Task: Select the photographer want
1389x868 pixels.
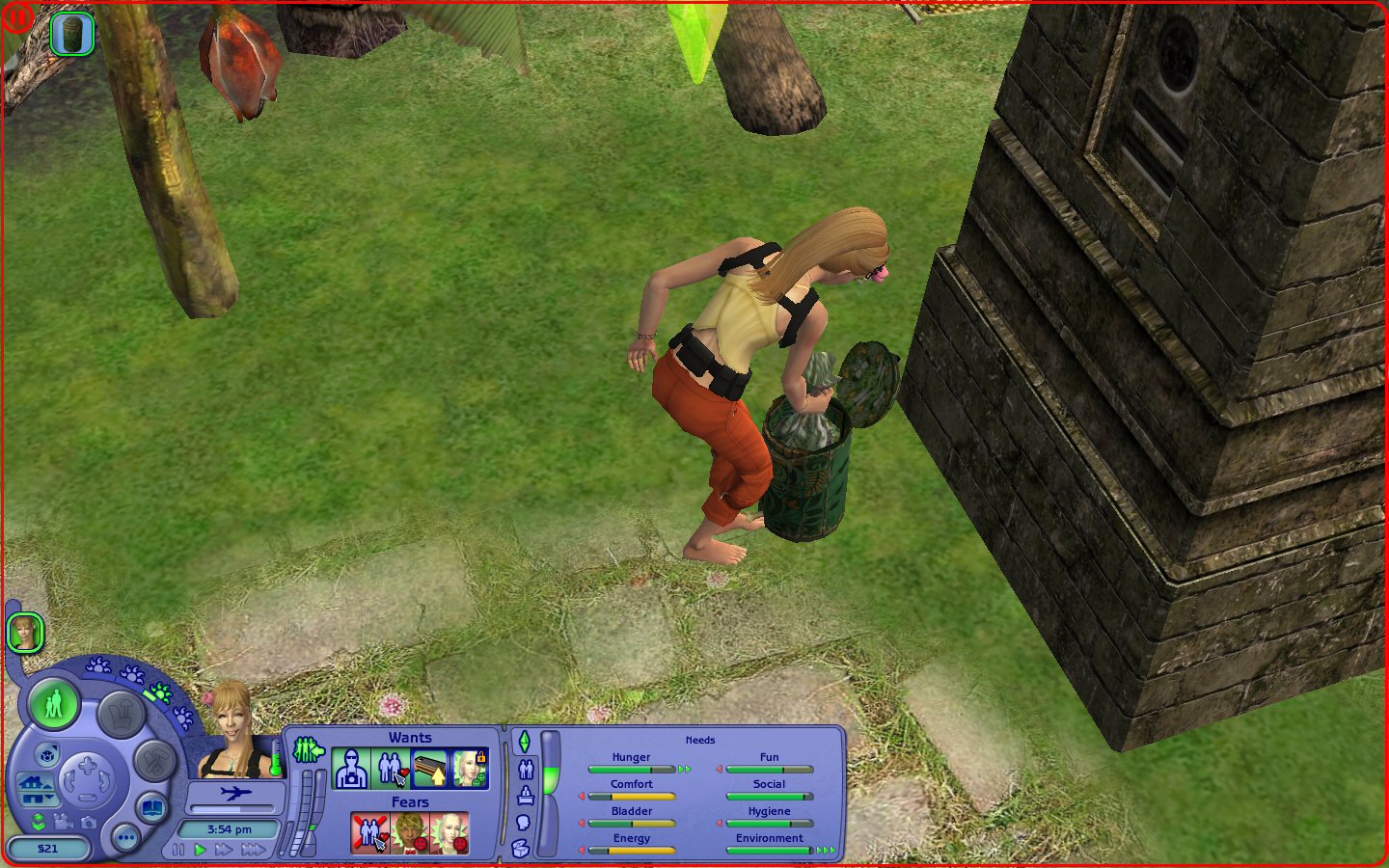Action: click(350, 769)
